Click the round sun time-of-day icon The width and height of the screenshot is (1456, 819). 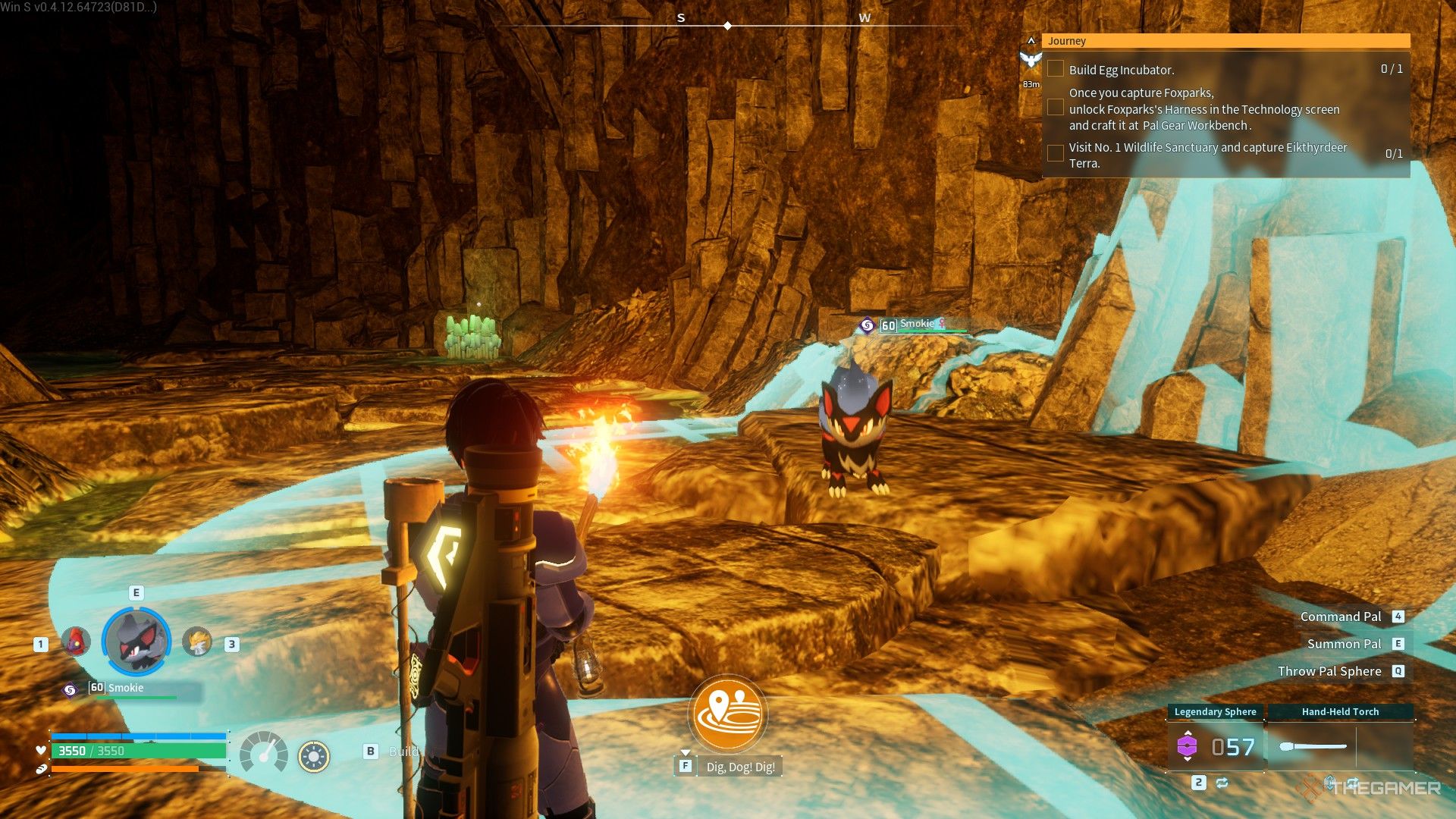pyautogui.click(x=313, y=756)
